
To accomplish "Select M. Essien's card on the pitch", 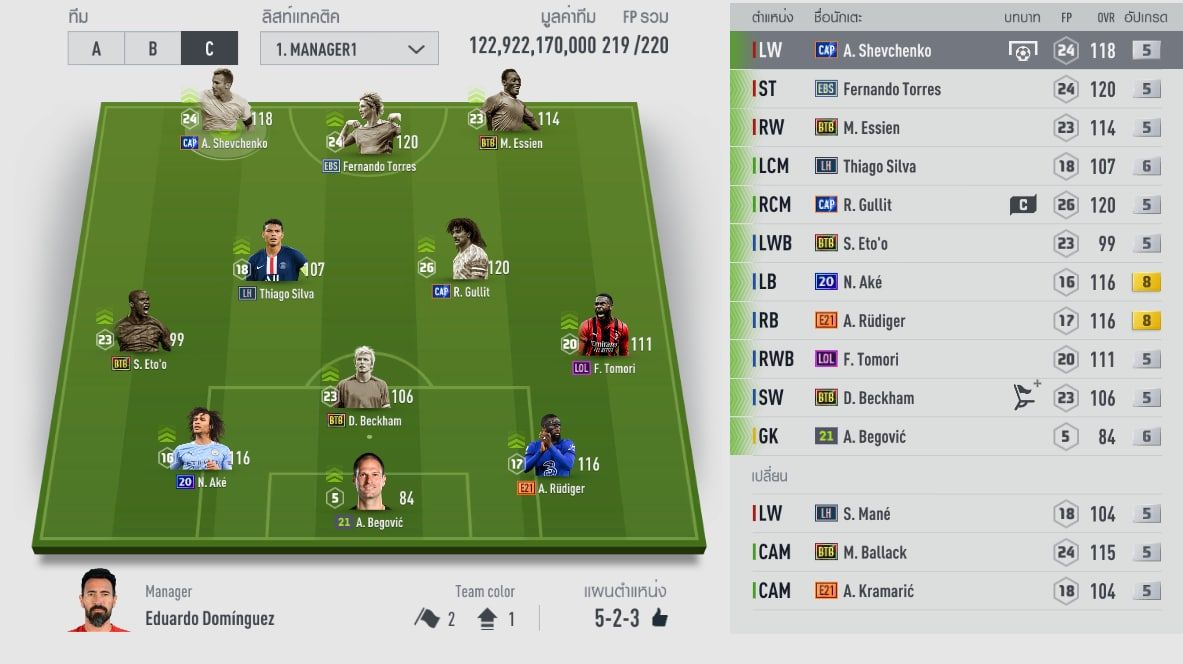I will pos(510,108).
